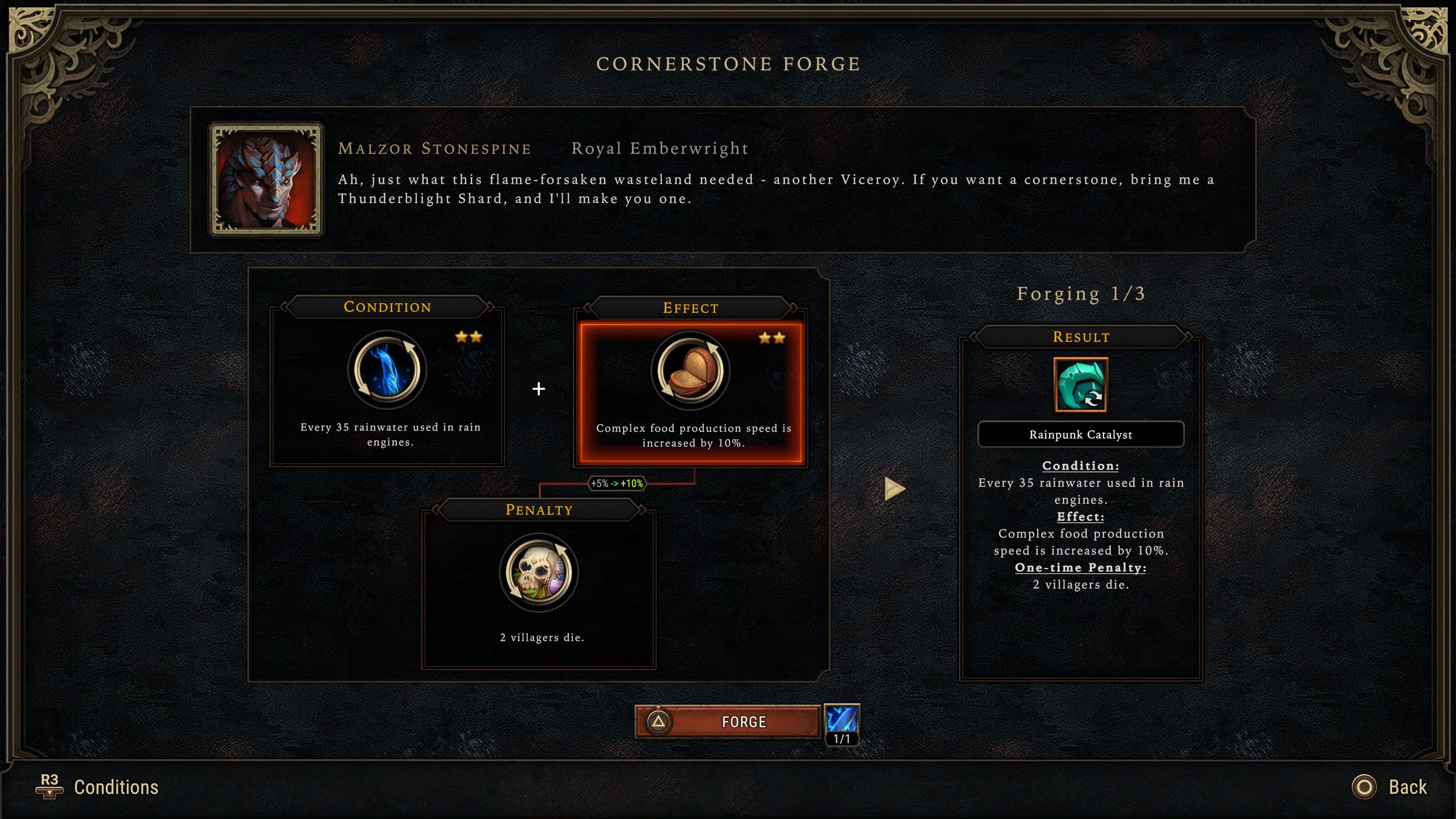1456x819 pixels.
Task: Go back from the Cornerstone Forge
Action: (x=1390, y=787)
